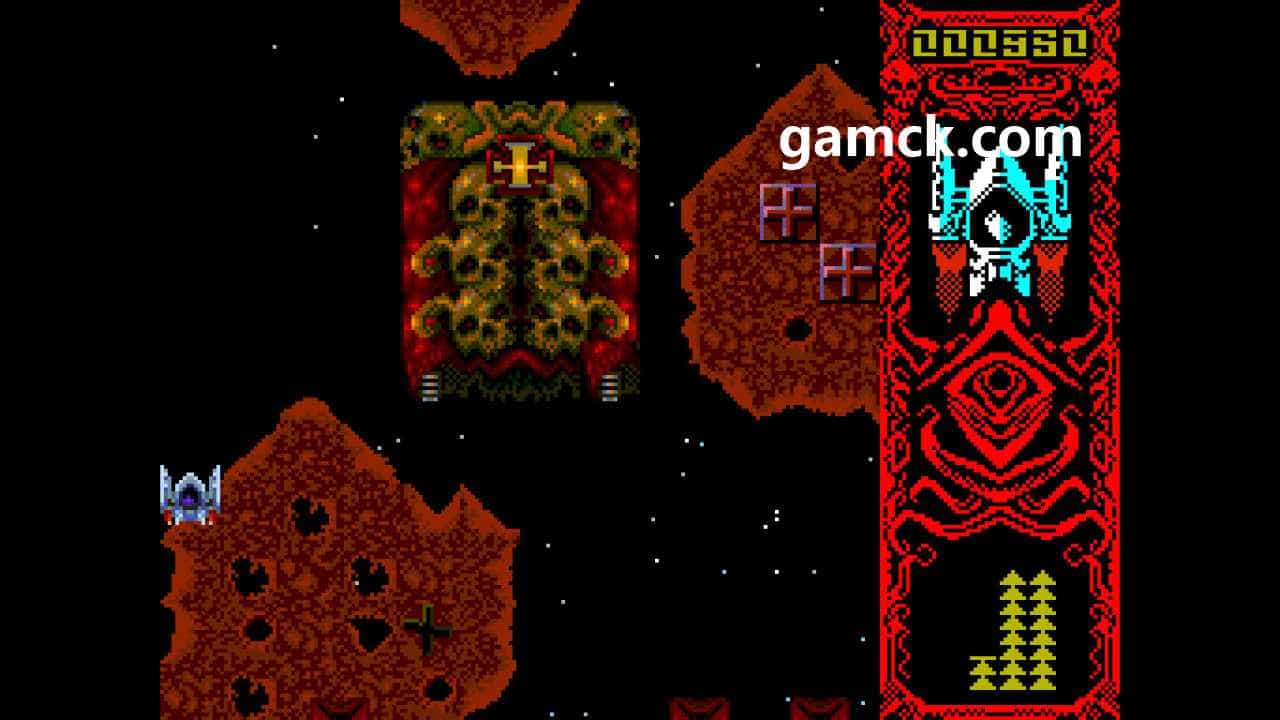Viewport: 1280px width, 720px height.
Task: Open the gamck.com watermark link
Action: click(x=929, y=141)
